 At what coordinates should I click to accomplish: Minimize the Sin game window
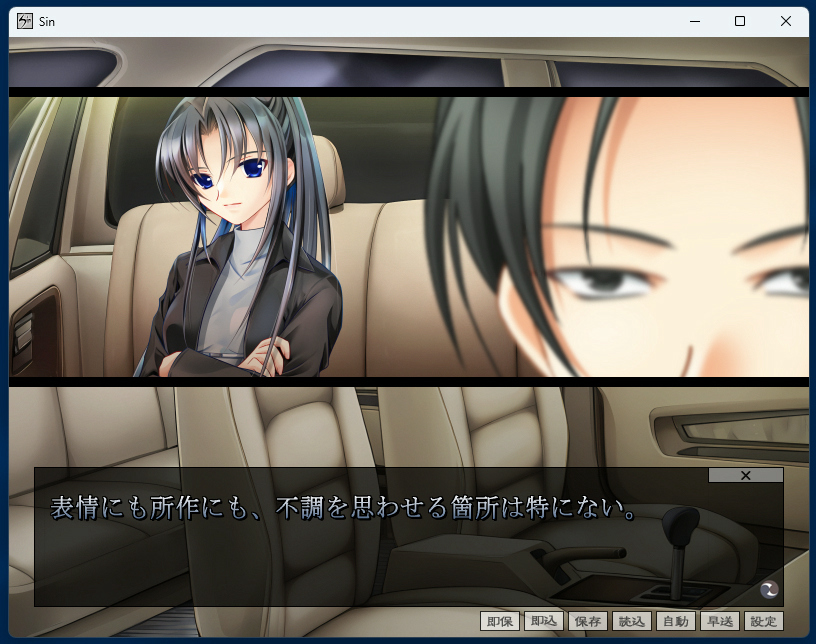[x=694, y=21]
